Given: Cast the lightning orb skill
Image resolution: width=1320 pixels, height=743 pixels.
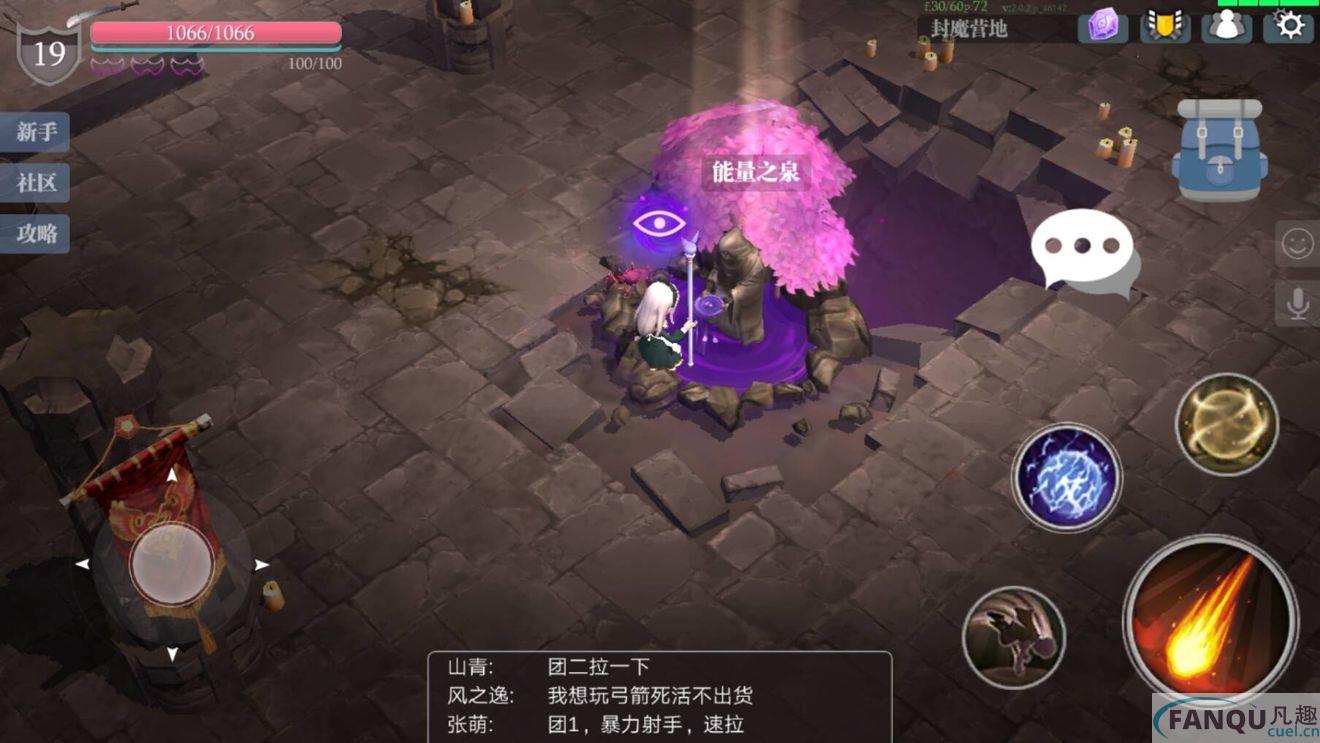Looking at the screenshot, I should [1068, 477].
